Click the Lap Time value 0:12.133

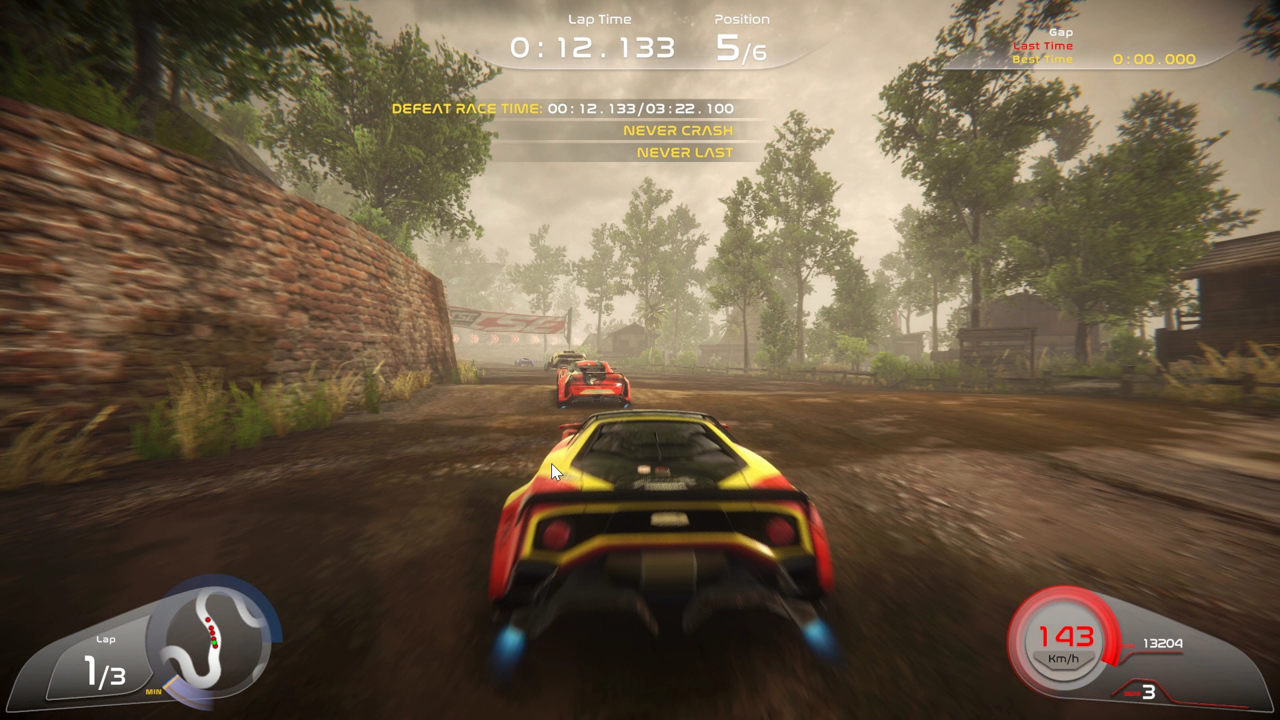pos(592,45)
